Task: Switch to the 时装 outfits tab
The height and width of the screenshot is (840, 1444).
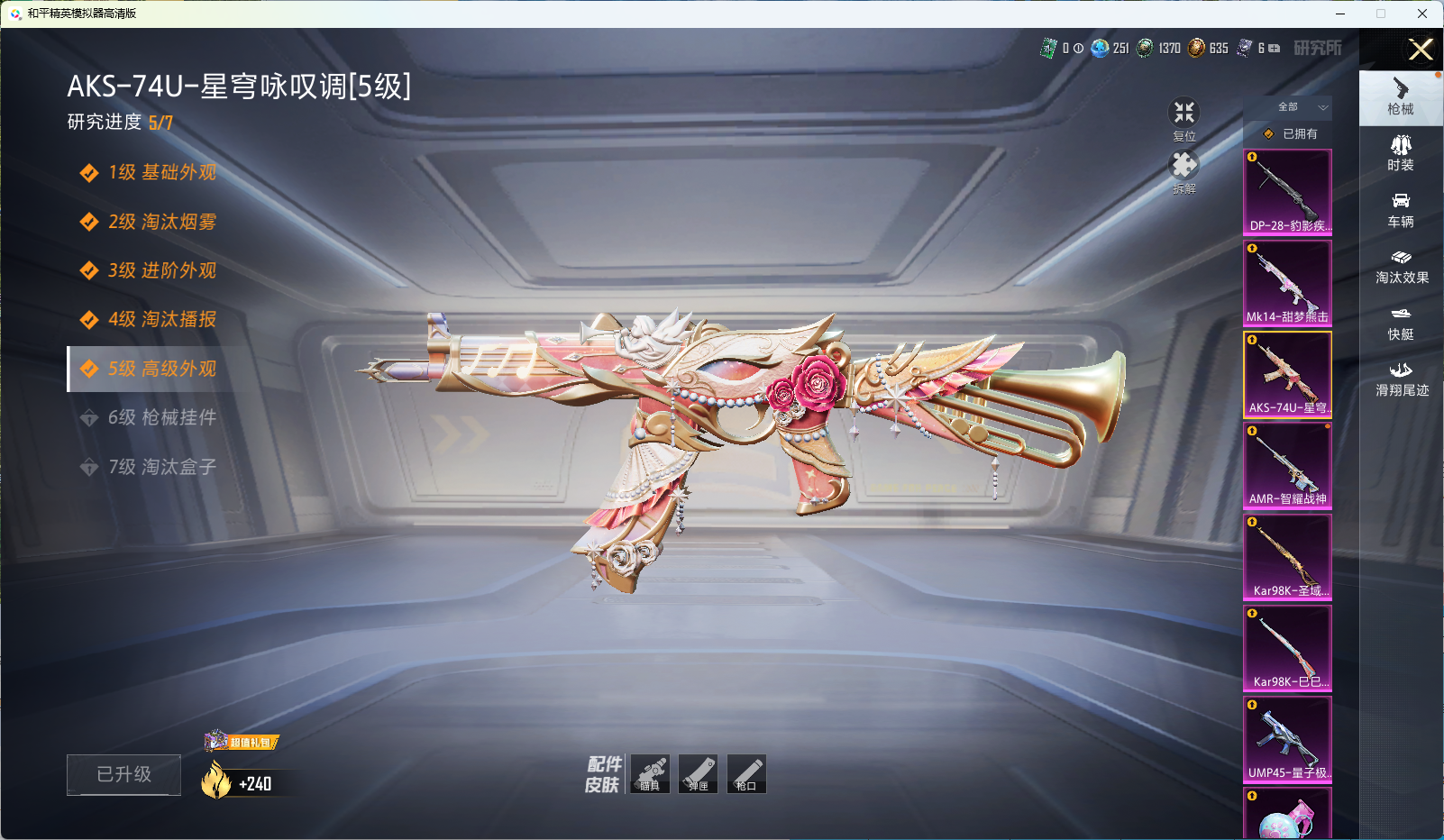Action: pyautogui.click(x=1401, y=153)
